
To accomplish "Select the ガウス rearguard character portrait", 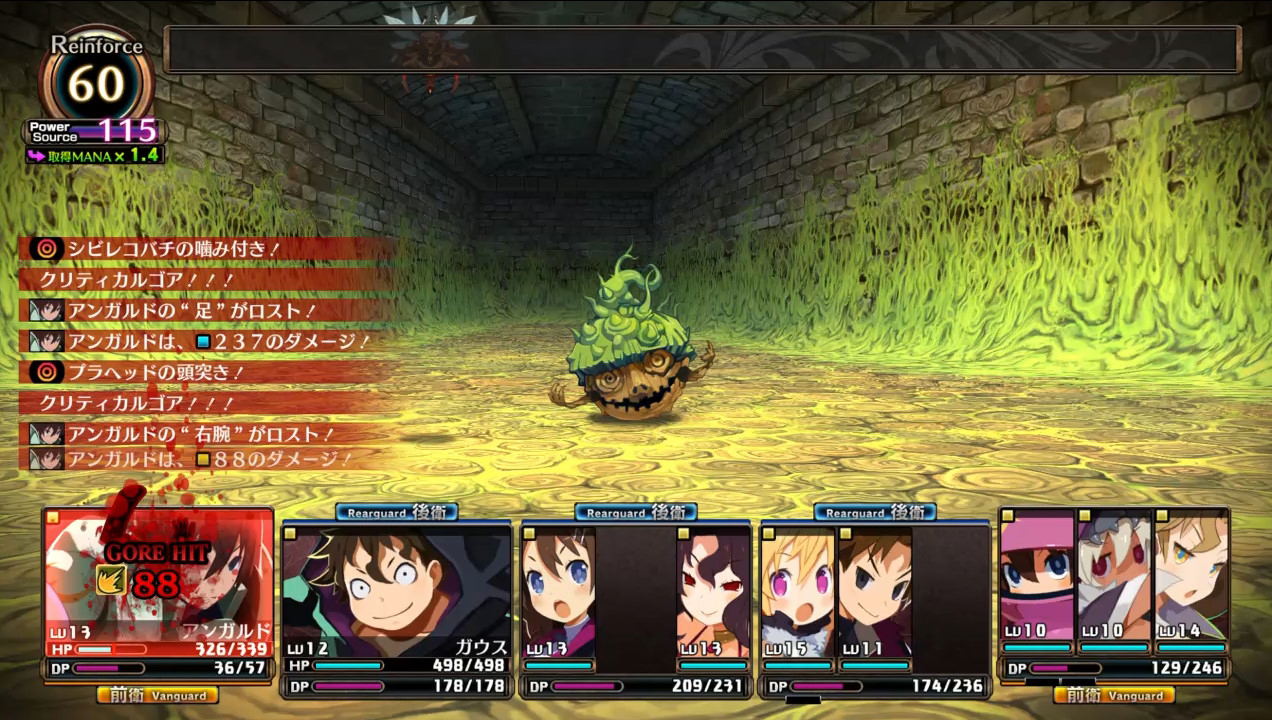I will tap(397, 590).
